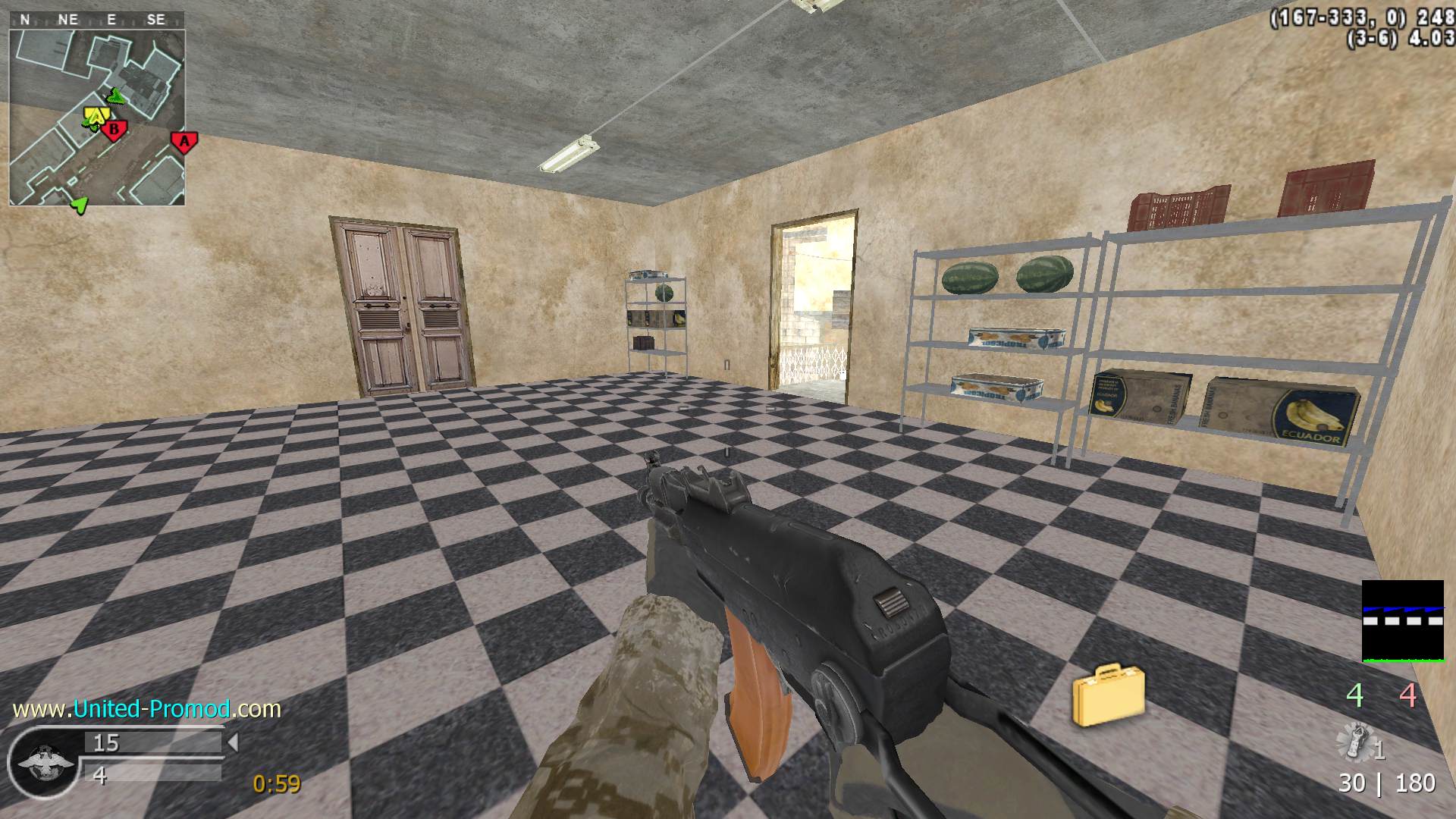Open the www.United-Promod.com link text
Screen dimensions: 1456x819
[x=147, y=709]
